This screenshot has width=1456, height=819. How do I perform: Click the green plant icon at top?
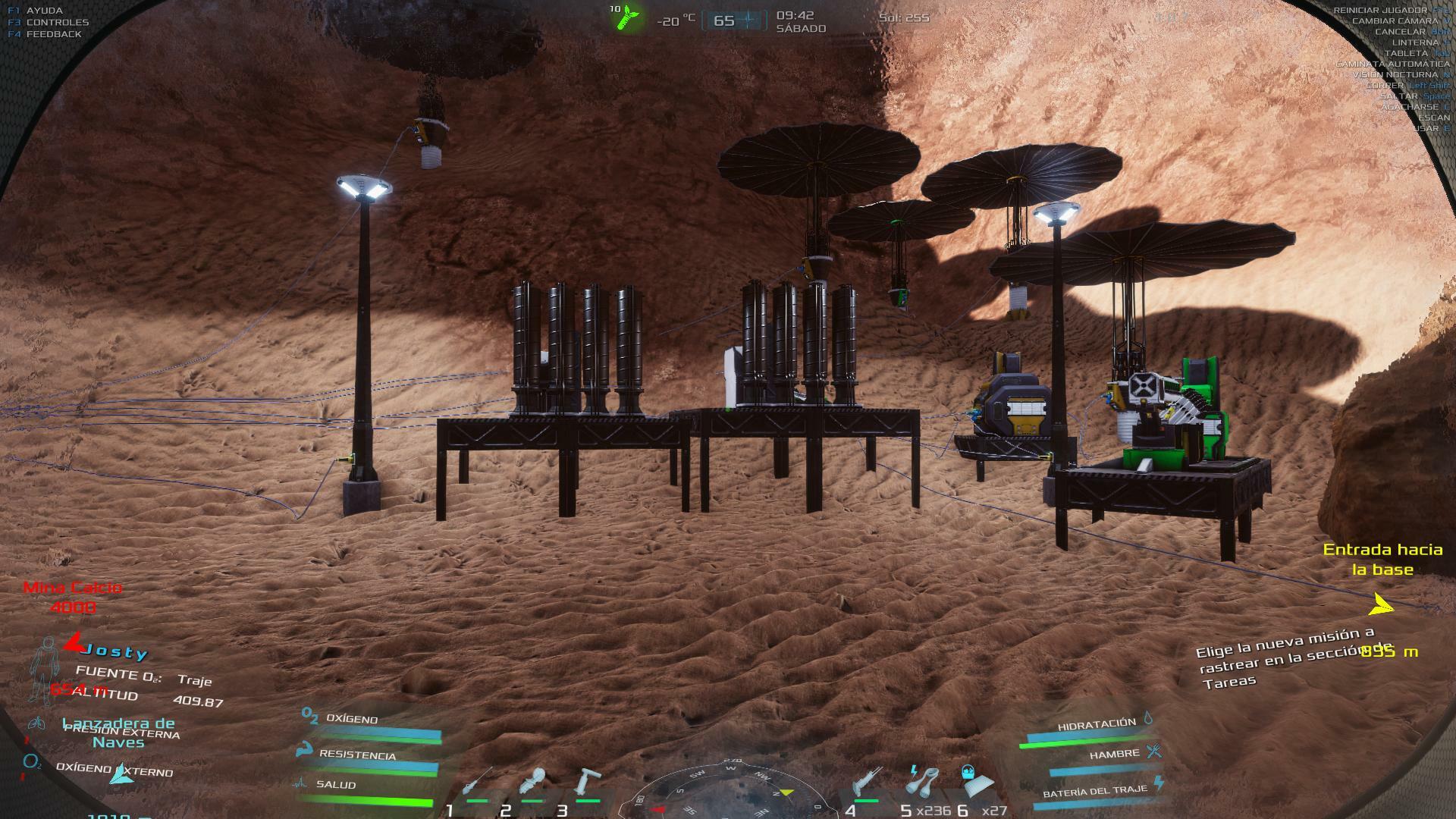[x=628, y=17]
